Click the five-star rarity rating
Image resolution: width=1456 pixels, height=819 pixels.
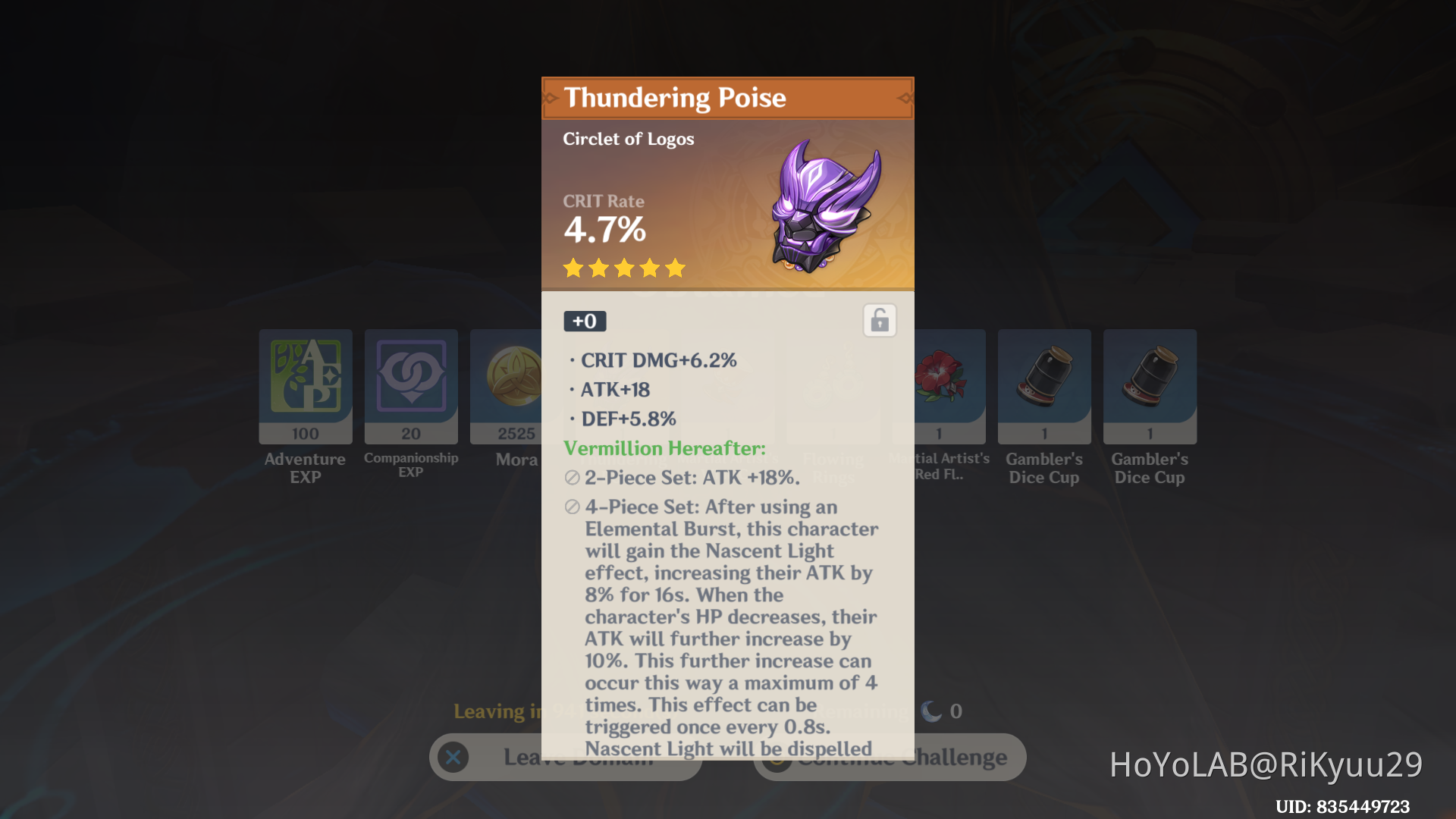coord(623,268)
